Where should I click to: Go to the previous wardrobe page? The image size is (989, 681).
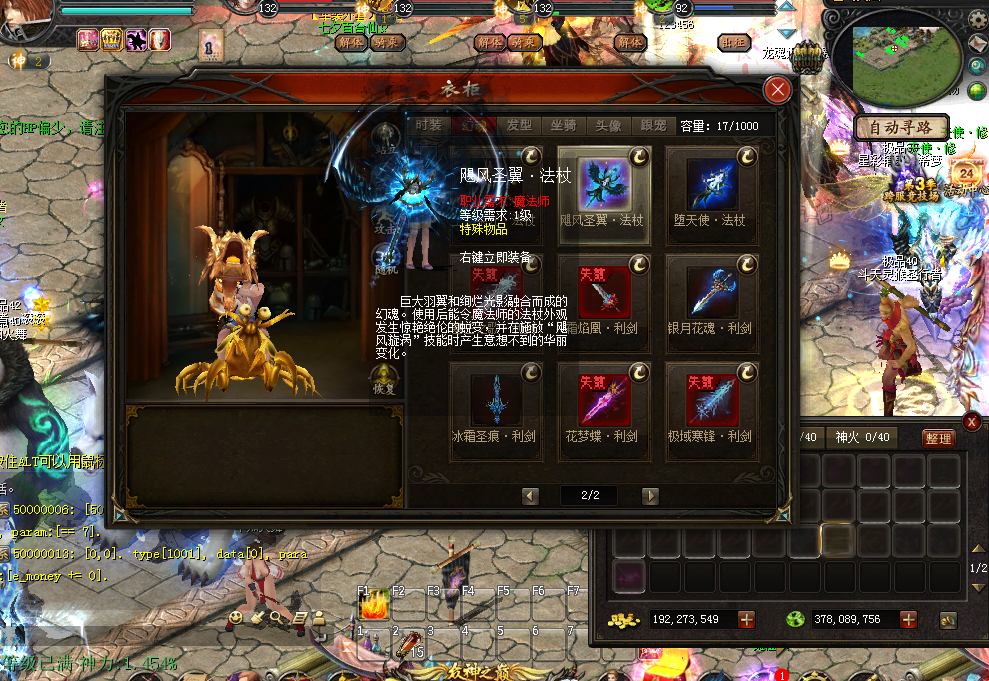coord(531,496)
